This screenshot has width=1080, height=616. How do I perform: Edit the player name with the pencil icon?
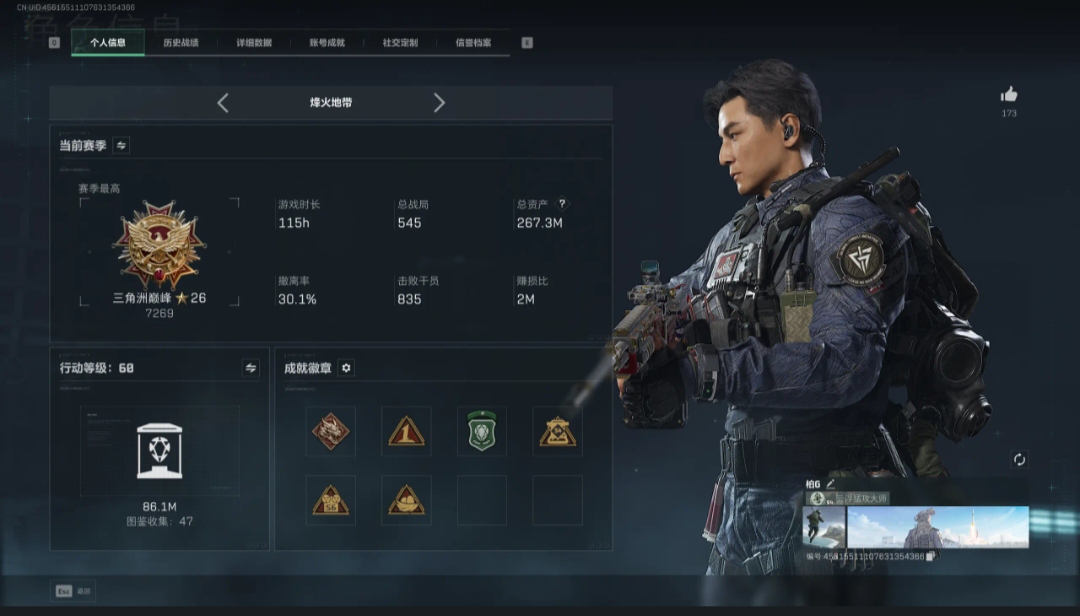(830, 484)
